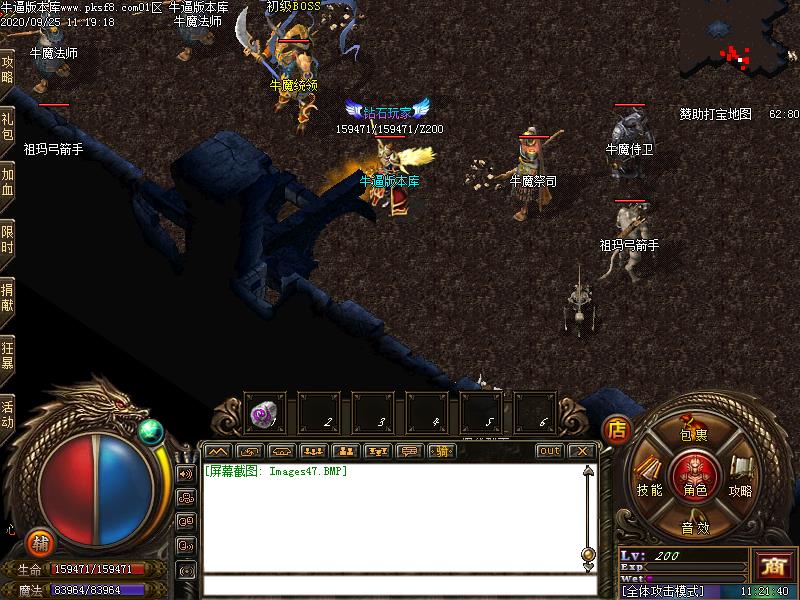Screen dimensions: 800x600
Task: Click the chat panel's out button
Action: point(550,451)
